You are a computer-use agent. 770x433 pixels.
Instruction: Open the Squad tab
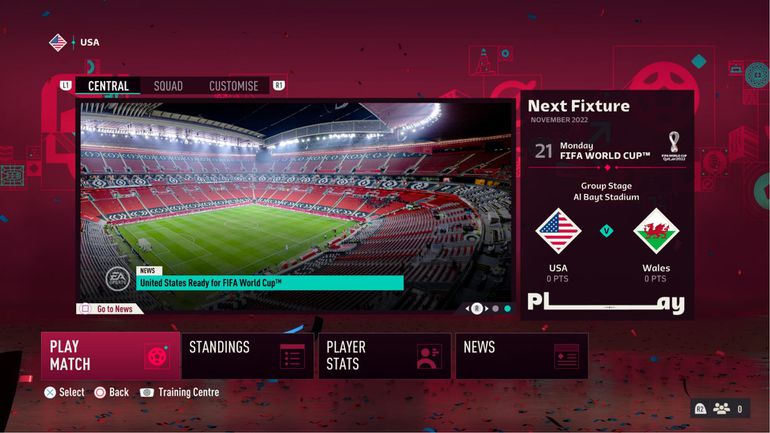(x=168, y=86)
